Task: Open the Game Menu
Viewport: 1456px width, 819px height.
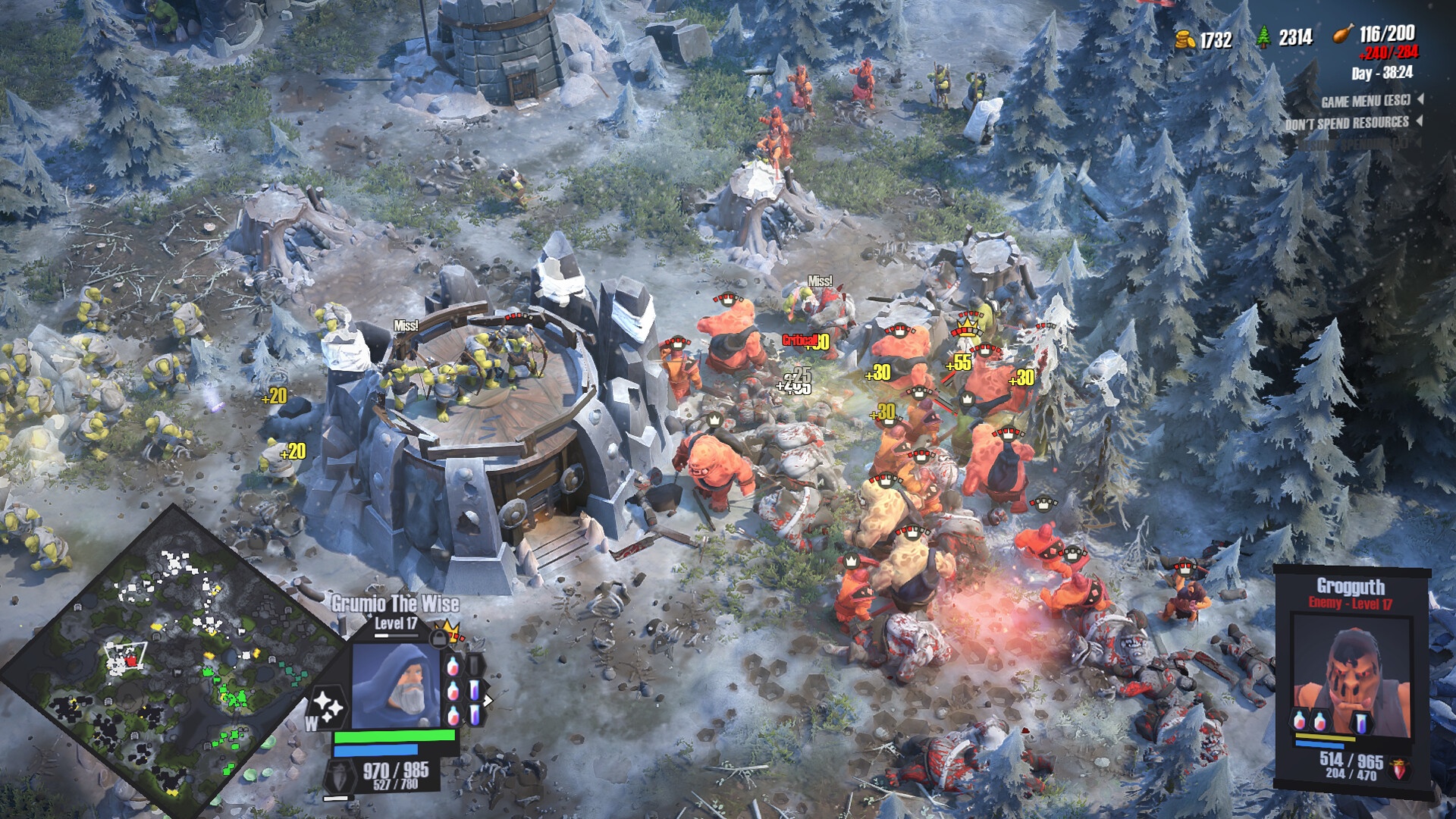Action: (x=1365, y=101)
